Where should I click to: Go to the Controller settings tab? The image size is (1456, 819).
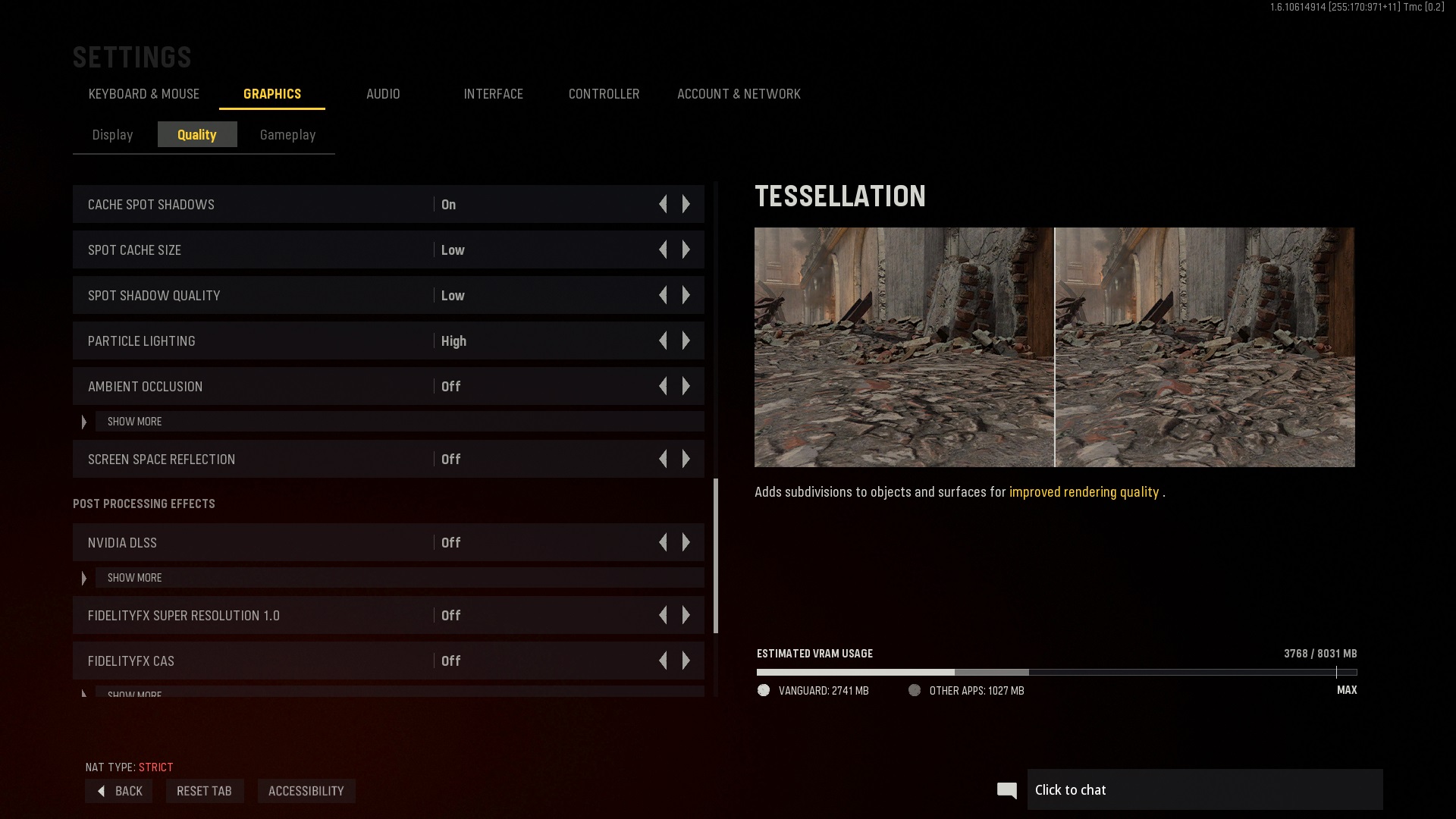tap(604, 94)
